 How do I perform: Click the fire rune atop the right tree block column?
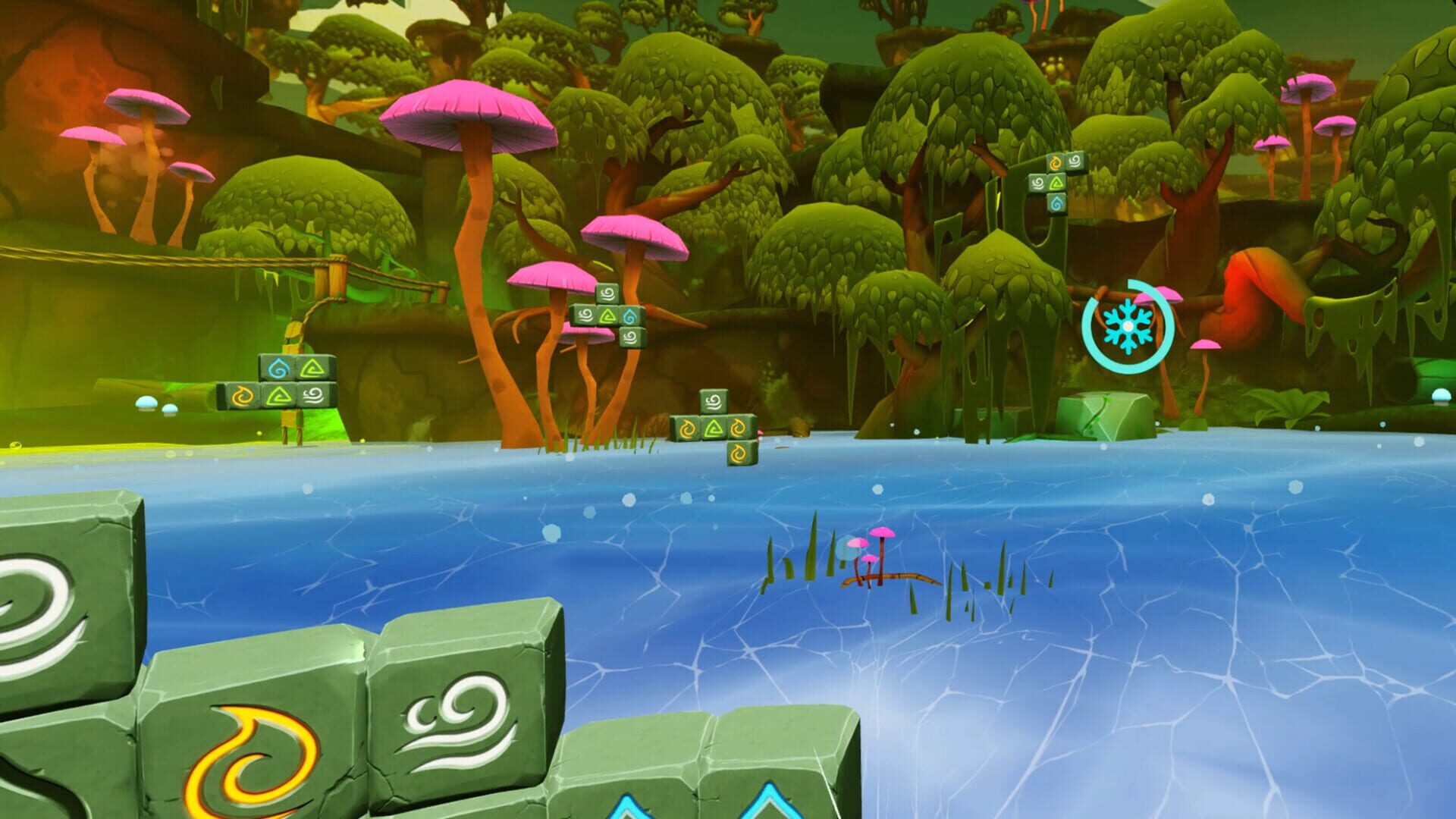[x=1056, y=162]
